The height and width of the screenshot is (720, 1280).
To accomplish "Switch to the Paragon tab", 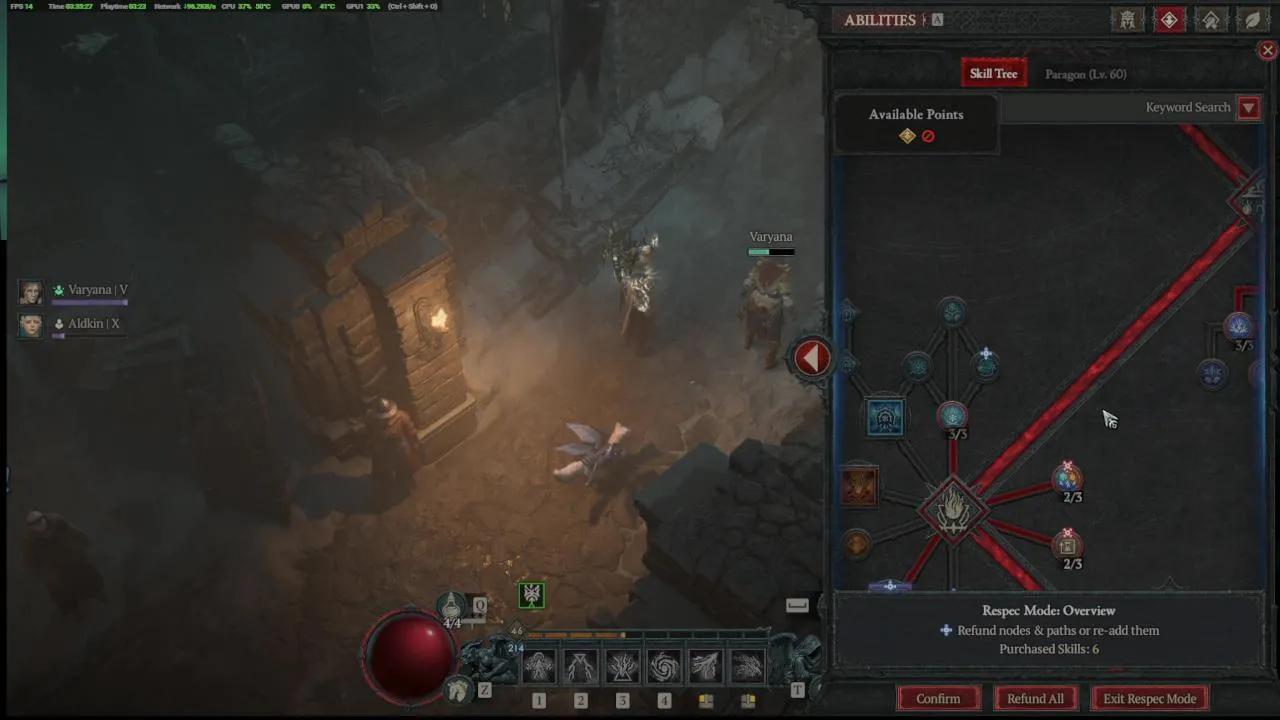I will pyautogui.click(x=1085, y=74).
